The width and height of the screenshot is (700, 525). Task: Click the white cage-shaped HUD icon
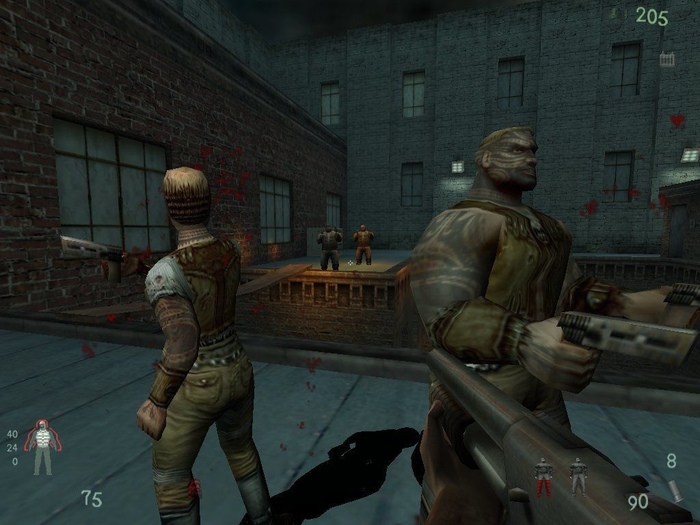click(x=667, y=59)
